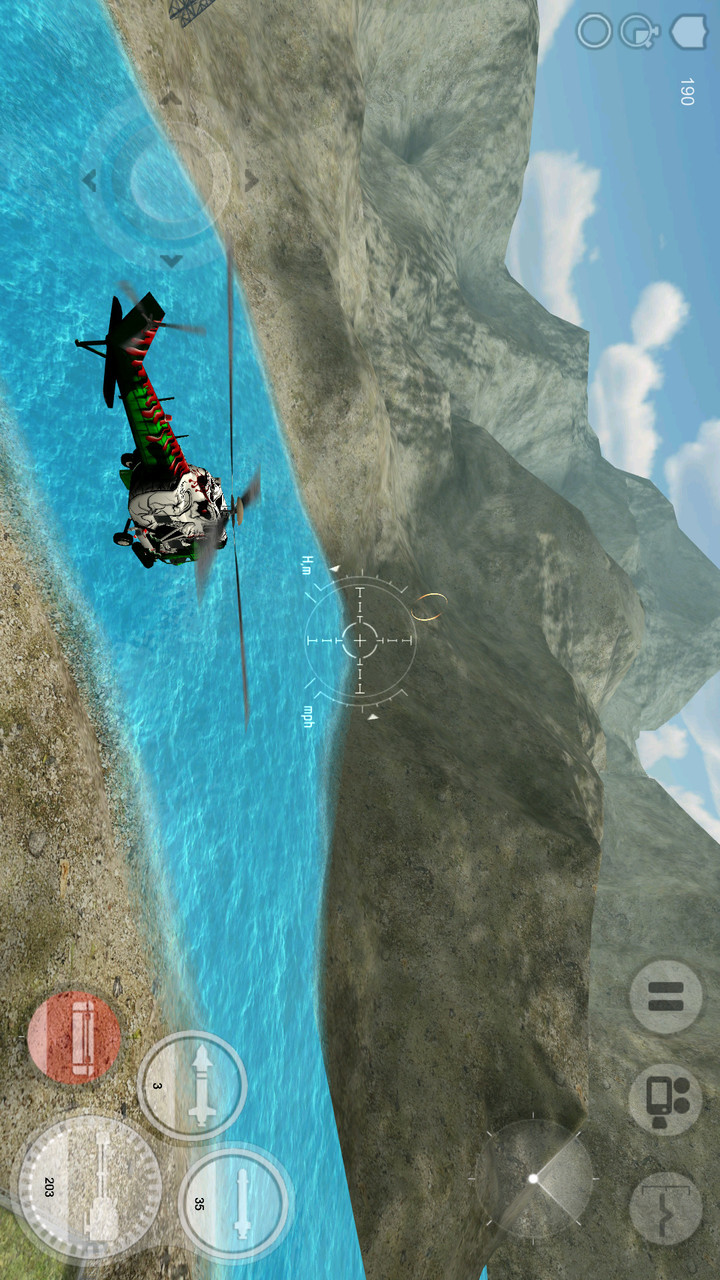The height and width of the screenshot is (1280, 720).
Task: Tap the empty circle icon
Action: click(x=594, y=32)
